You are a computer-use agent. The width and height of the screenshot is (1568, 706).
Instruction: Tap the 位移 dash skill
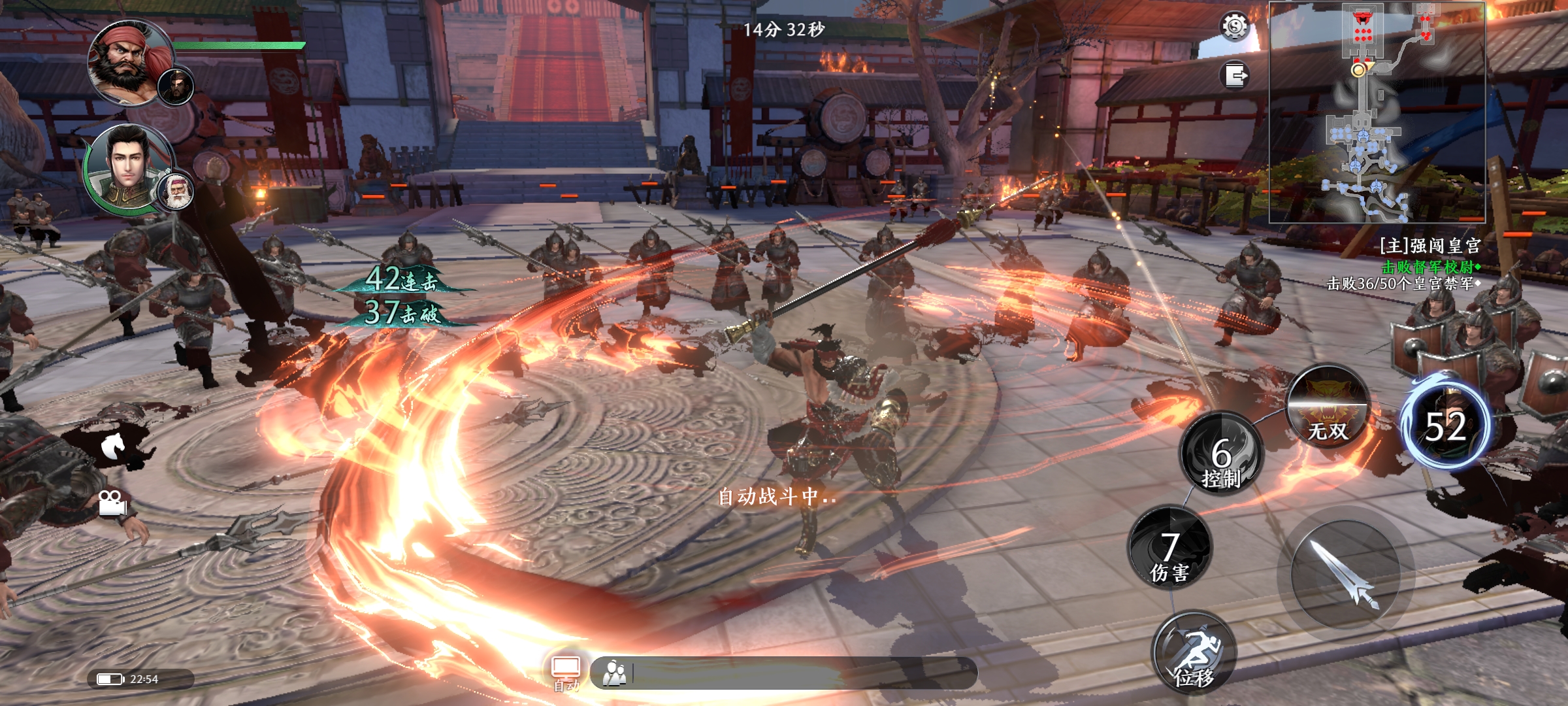pyautogui.click(x=1194, y=653)
